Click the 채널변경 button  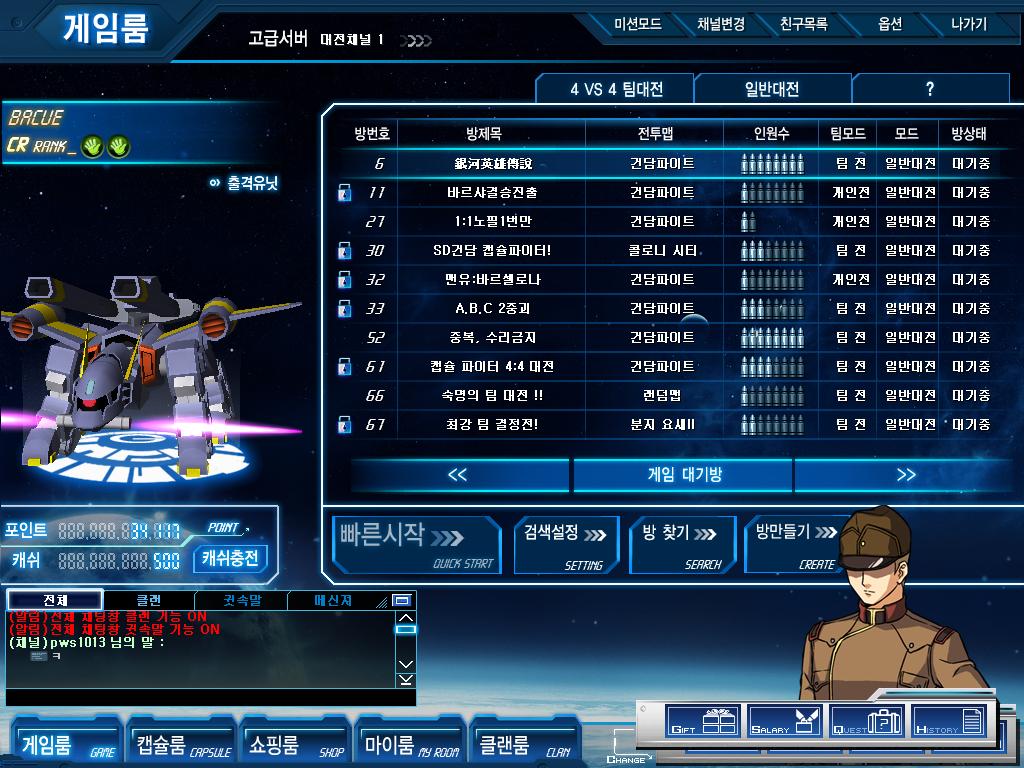720,24
